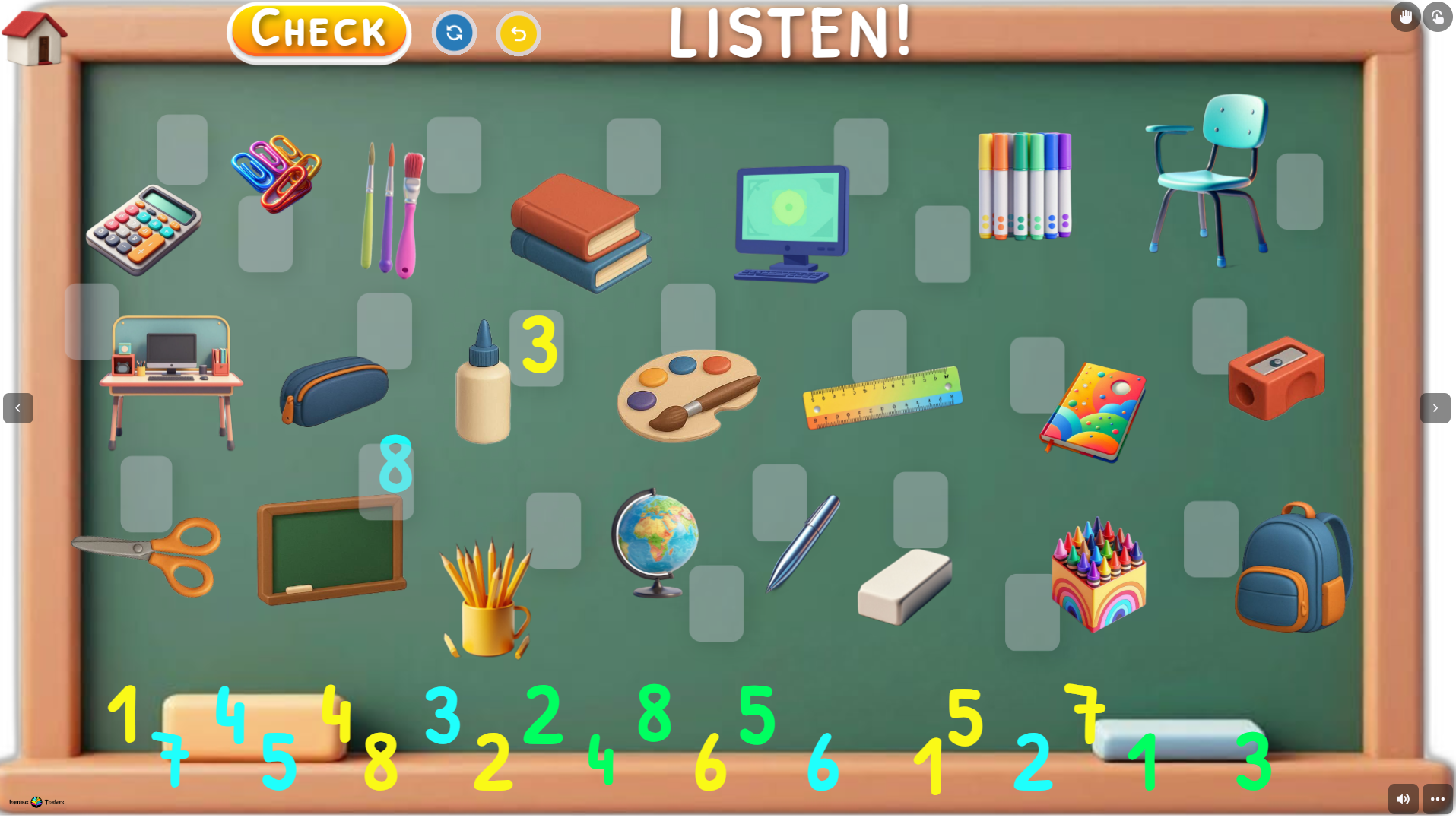Toggle hand drag mode in the top-right corner

pos(1405,16)
